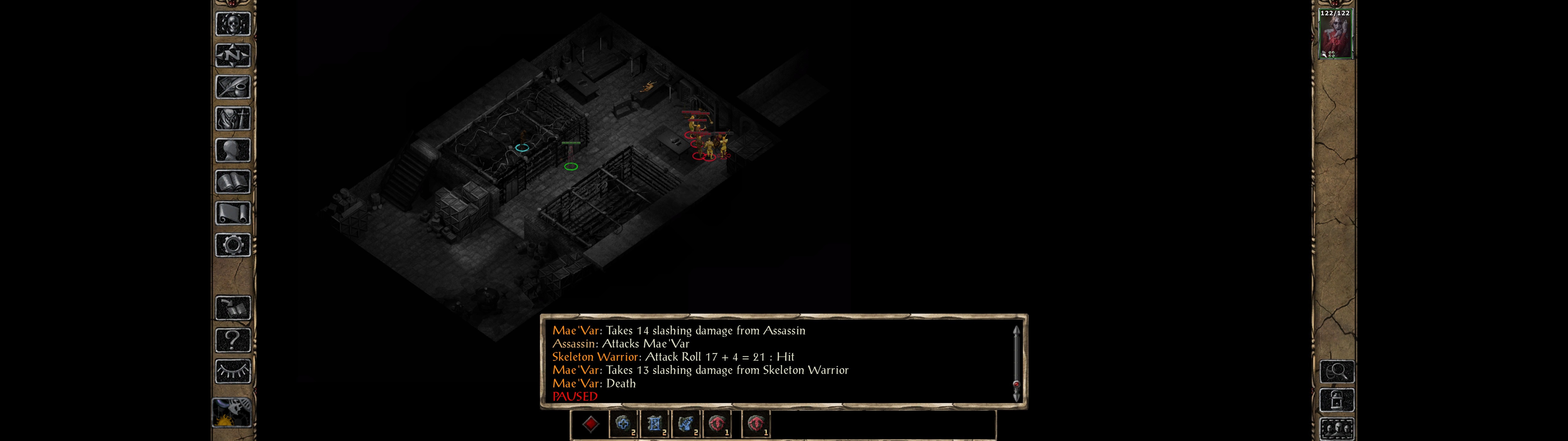Open the area map with the compass button
1568x441 pixels.
click(x=232, y=55)
